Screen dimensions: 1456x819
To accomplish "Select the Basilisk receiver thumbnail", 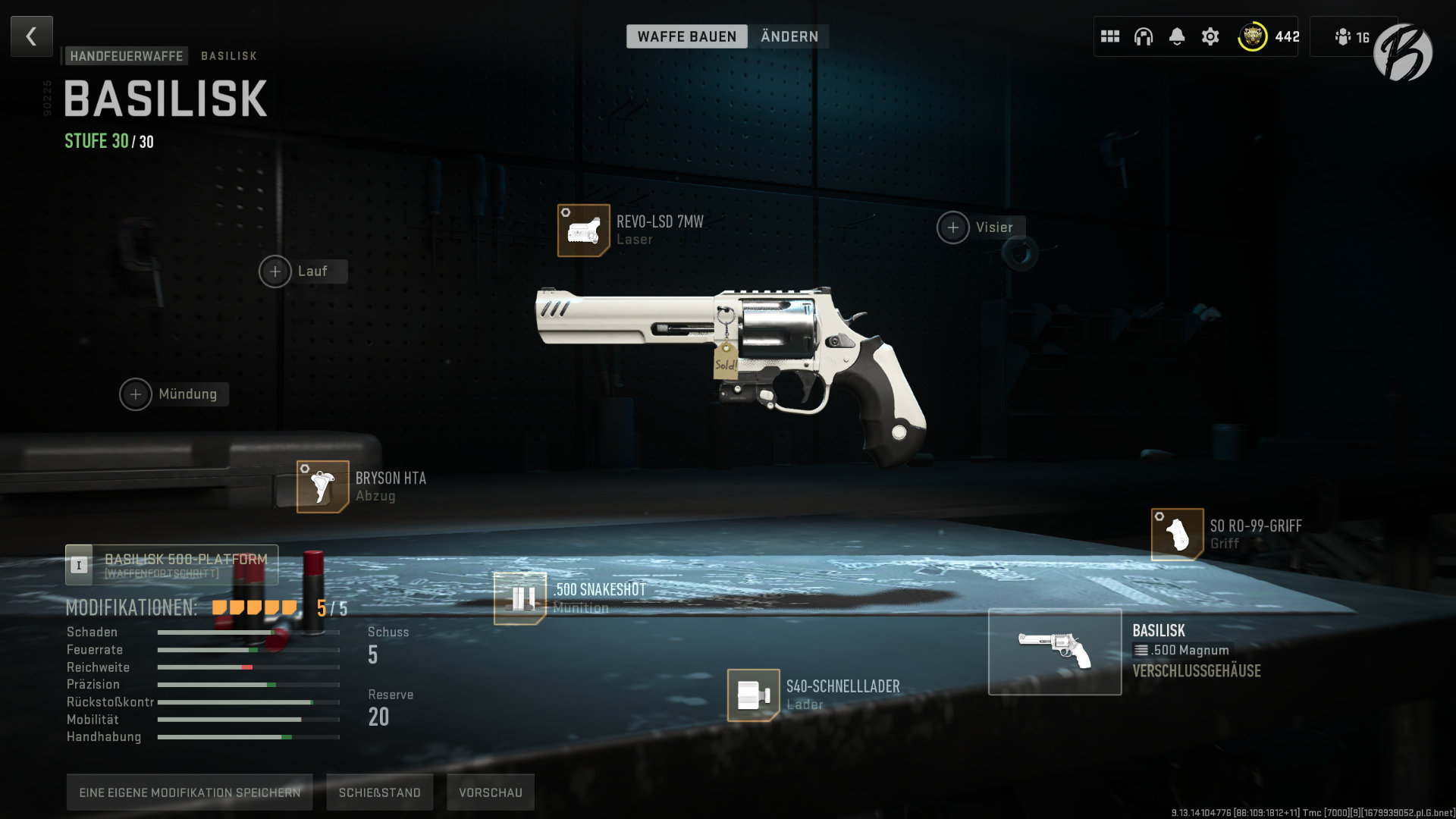I will click(1055, 652).
